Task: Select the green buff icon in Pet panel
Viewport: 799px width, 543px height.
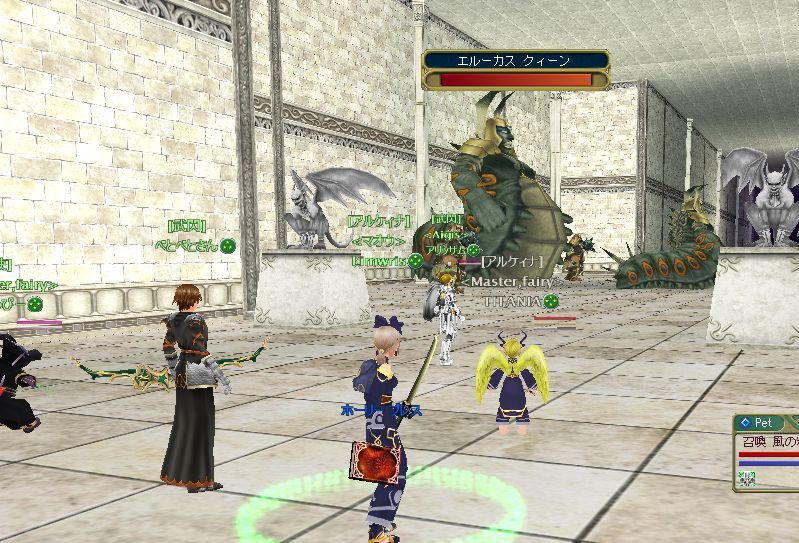Action: pos(746,479)
